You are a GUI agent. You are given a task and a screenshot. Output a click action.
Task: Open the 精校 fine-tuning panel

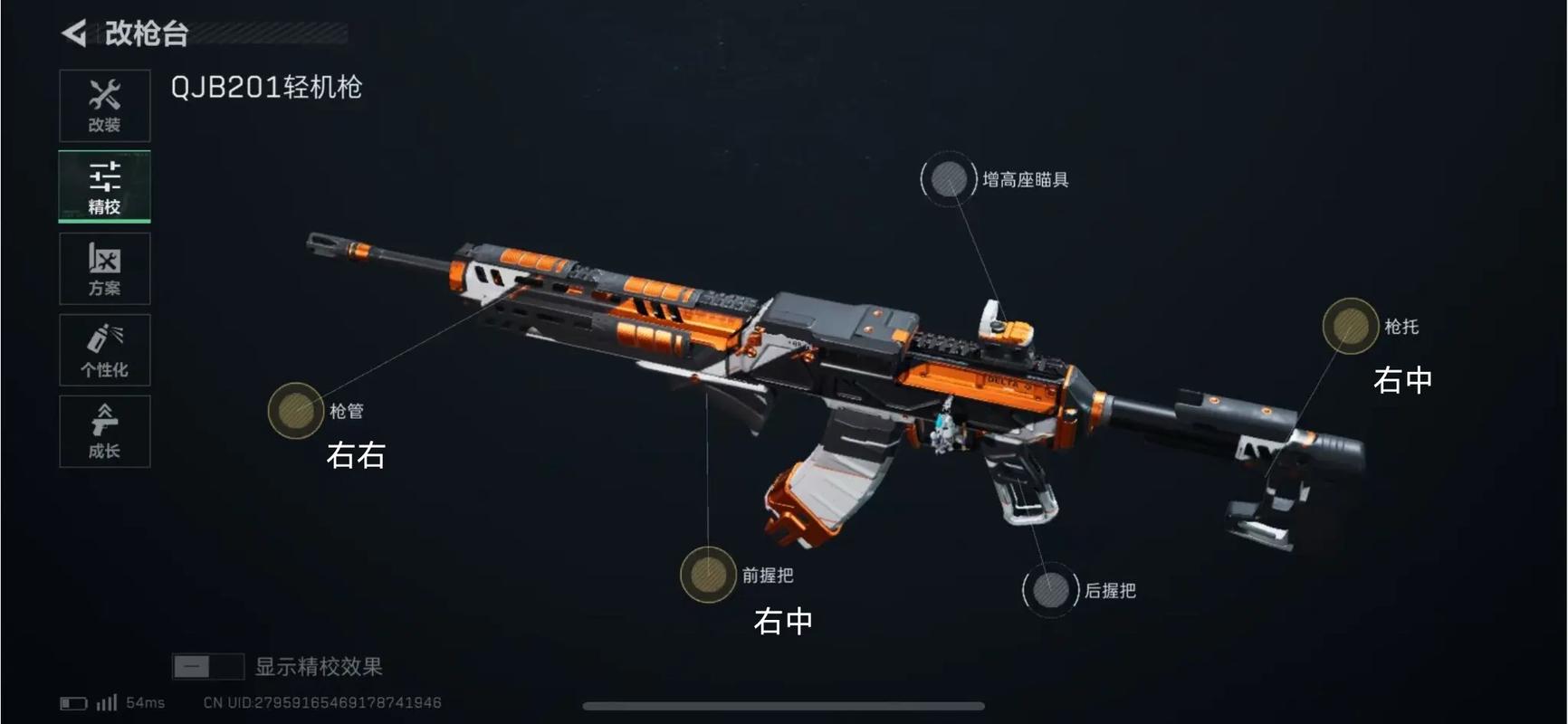point(104,186)
